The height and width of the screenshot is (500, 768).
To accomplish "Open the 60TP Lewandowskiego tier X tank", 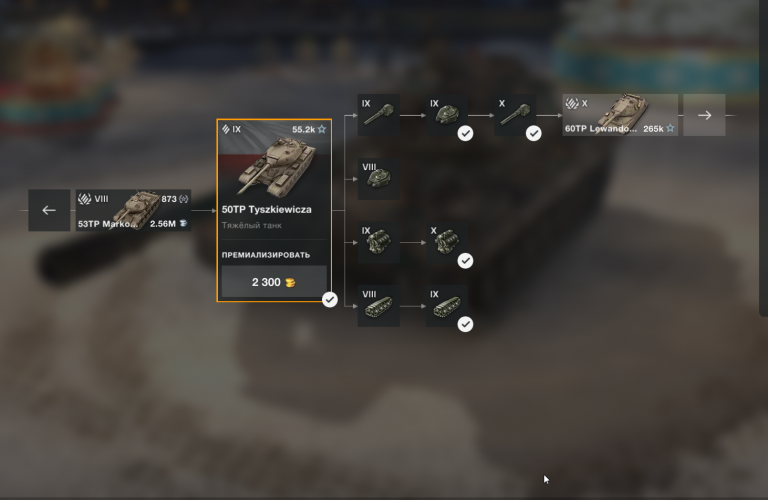I will 620,115.
